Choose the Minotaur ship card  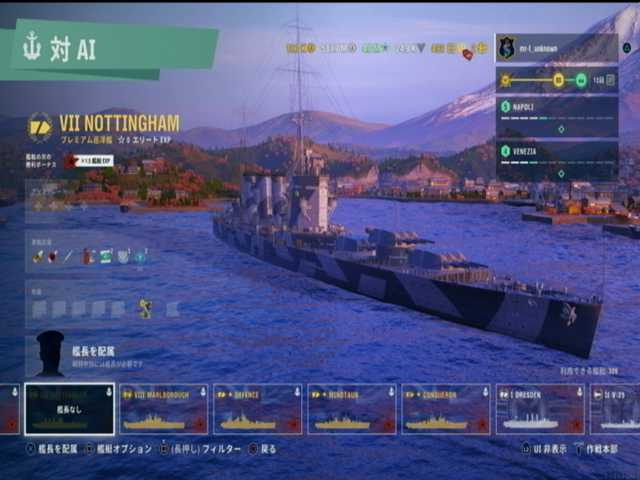point(351,409)
